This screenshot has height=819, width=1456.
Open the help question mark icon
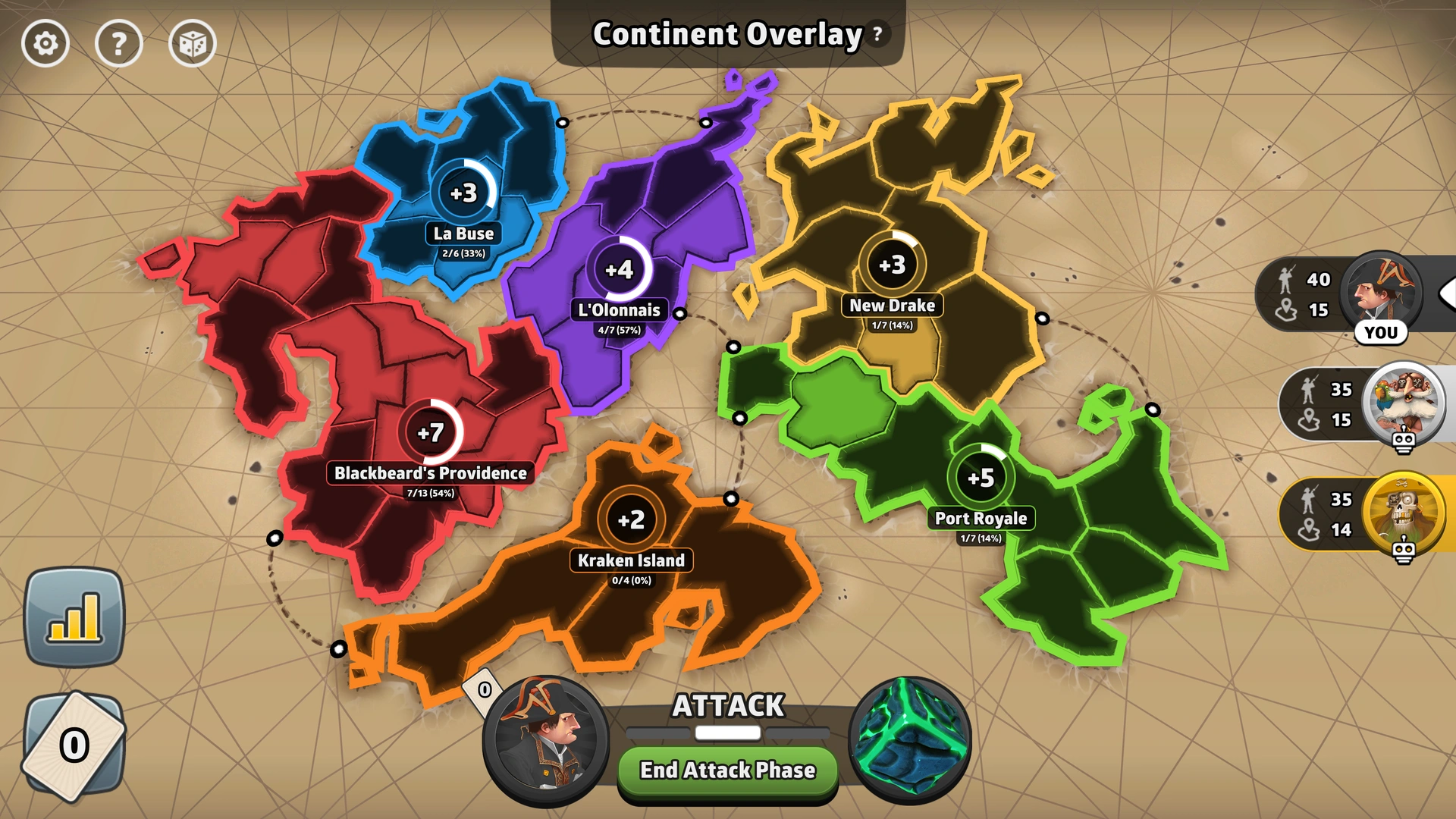pos(119,44)
